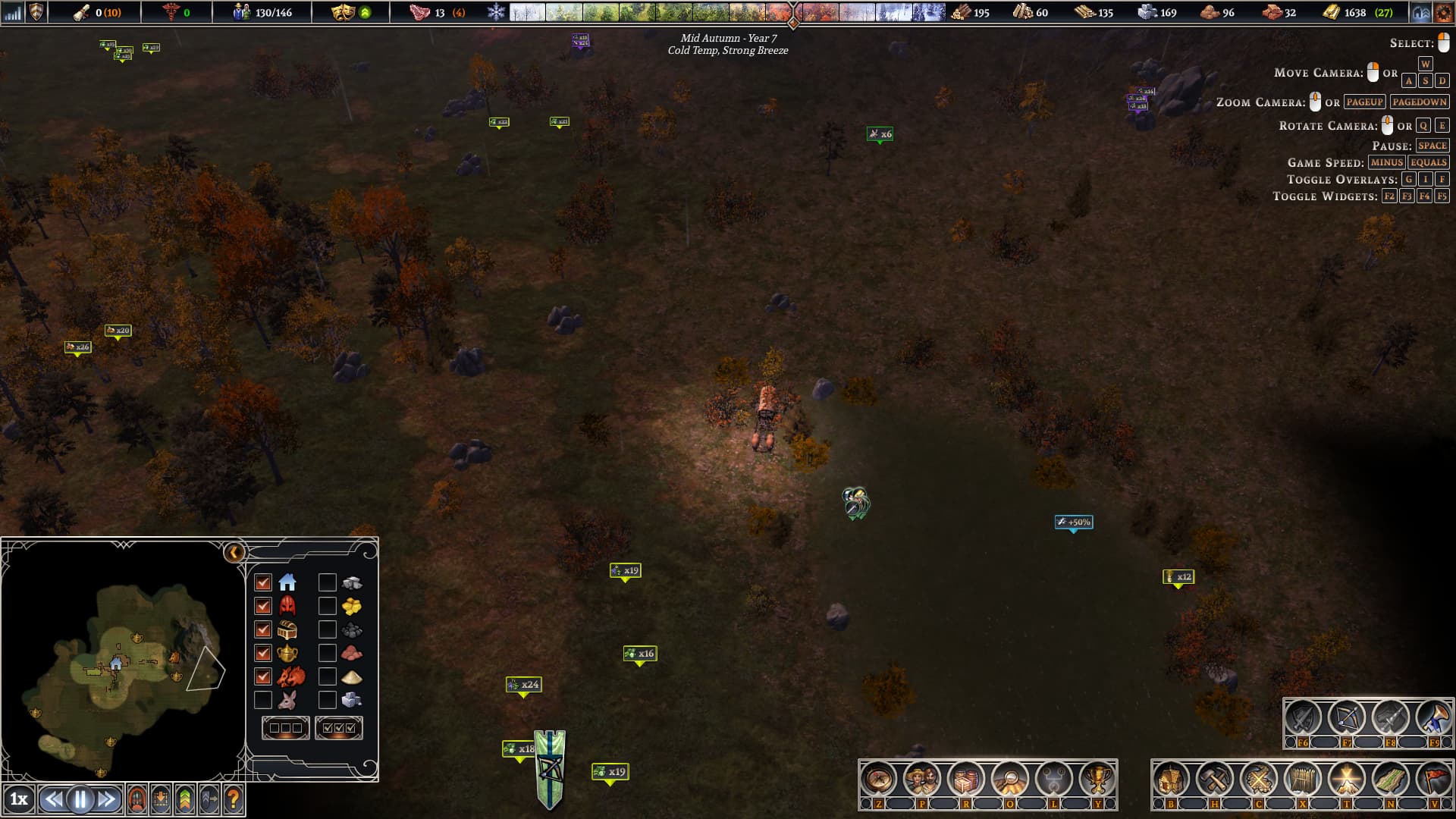This screenshot has width=1456, height=819.
Task: Open the orange question mark help button
Action: [x=234, y=799]
